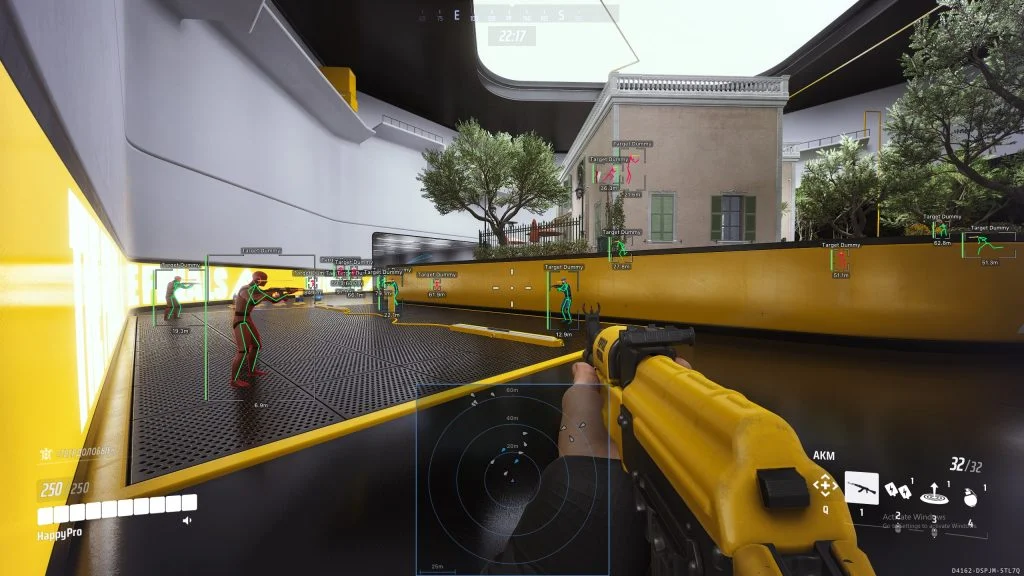Viewport: 1024px width, 576px height.
Task: Select the AKM rifle weapon slot
Action: (861, 487)
